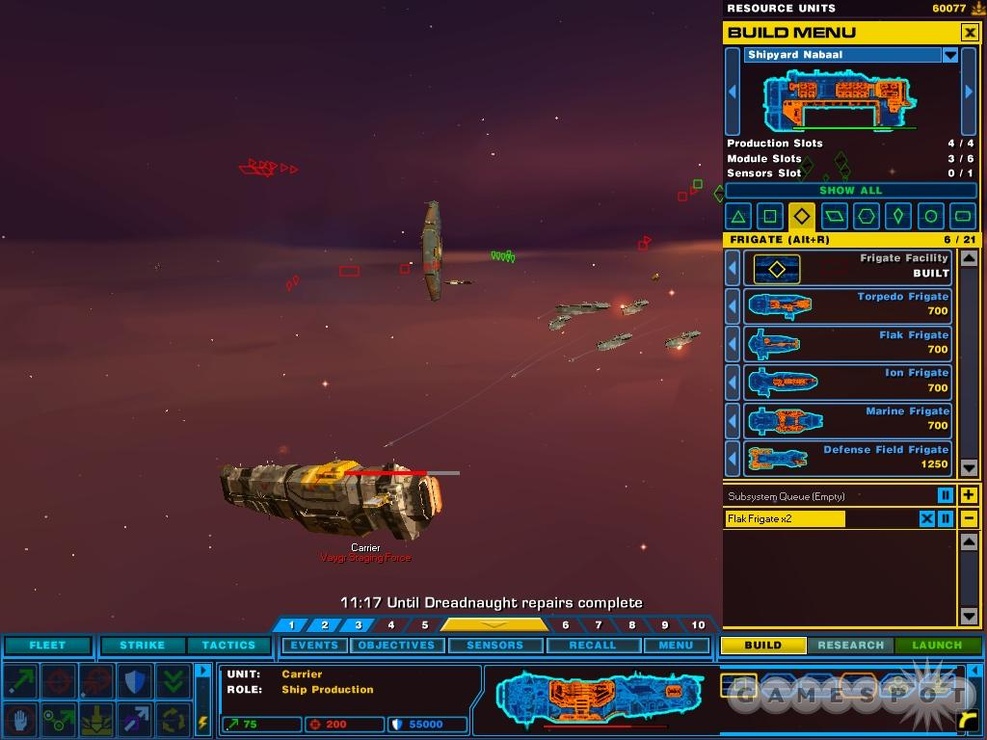Cancel the Flak Frigate x2 queue item
The width and height of the screenshot is (987, 740).
[927, 519]
